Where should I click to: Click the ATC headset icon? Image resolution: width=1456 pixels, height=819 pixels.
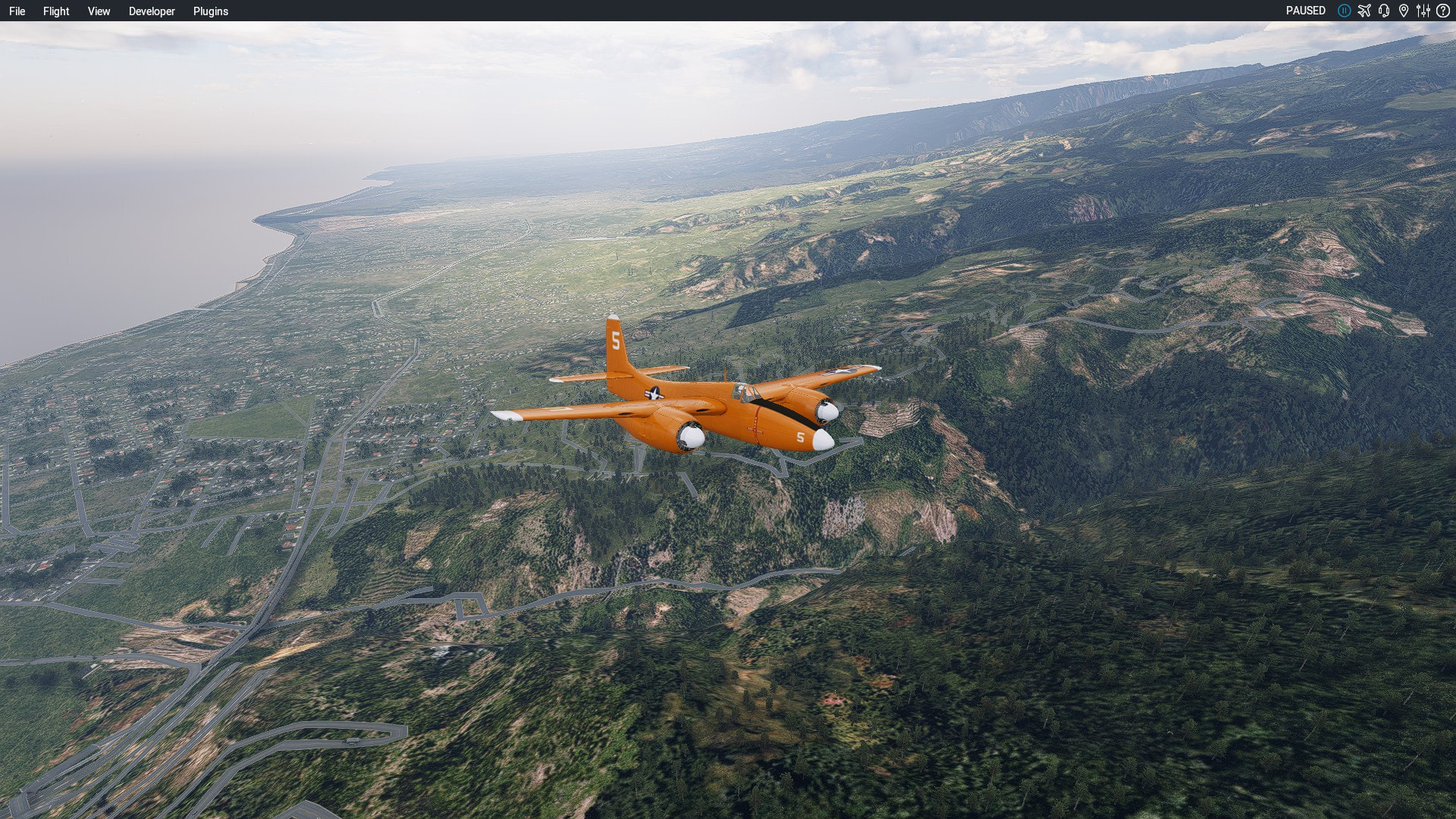tap(1384, 11)
